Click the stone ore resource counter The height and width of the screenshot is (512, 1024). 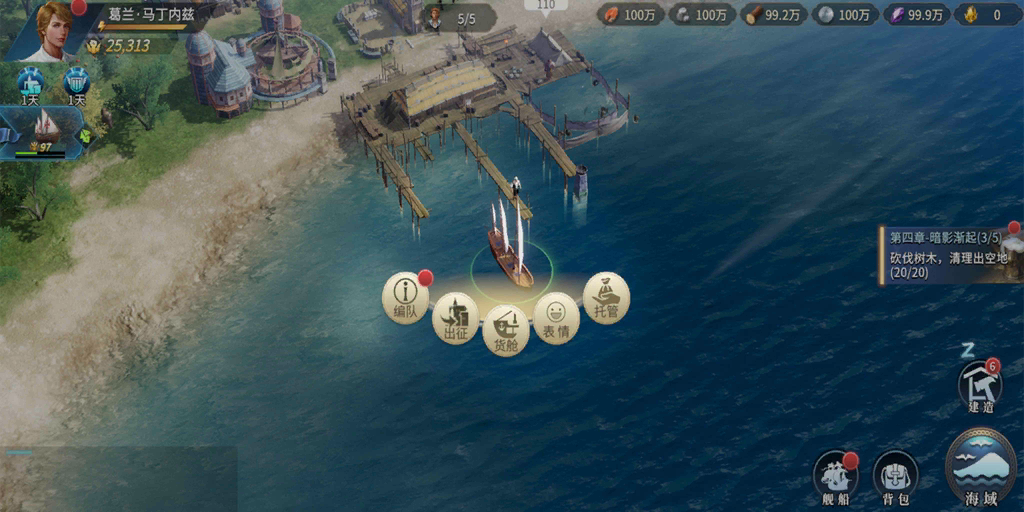pyautogui.click(x=700, y=14)
